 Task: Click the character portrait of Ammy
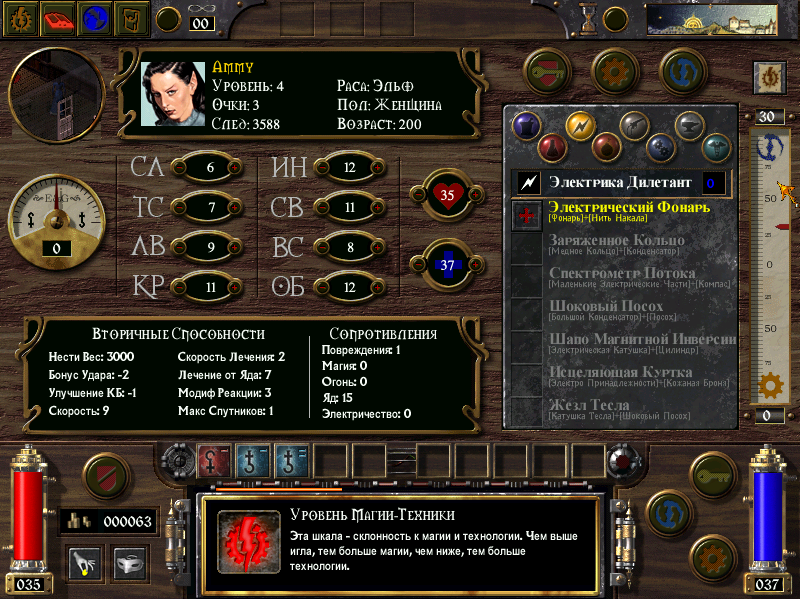click(x=172, y=95)
